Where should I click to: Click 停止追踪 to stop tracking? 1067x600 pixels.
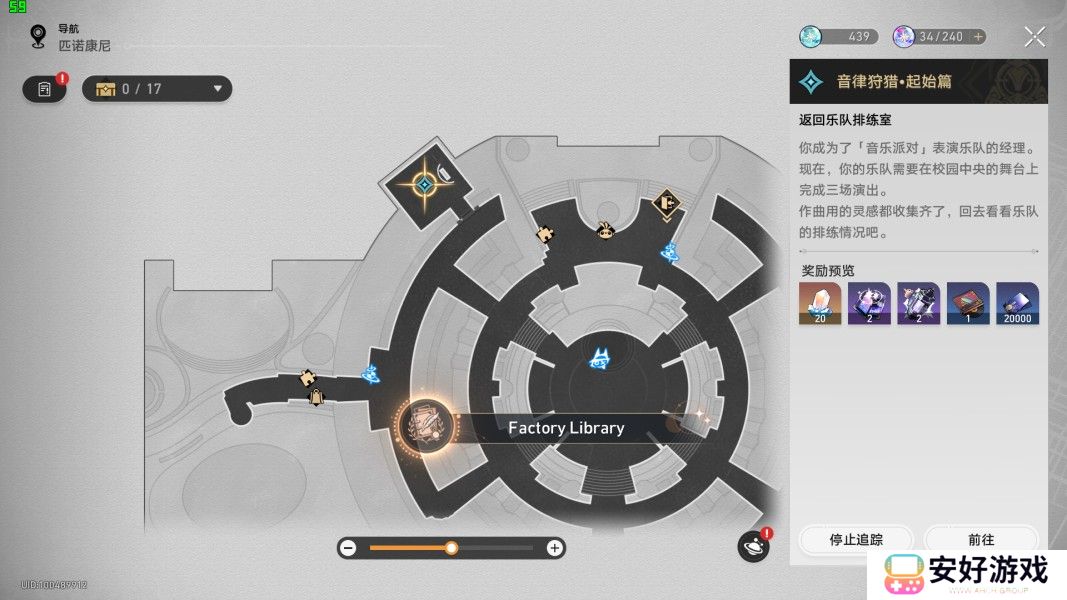[x=856, y=539]
